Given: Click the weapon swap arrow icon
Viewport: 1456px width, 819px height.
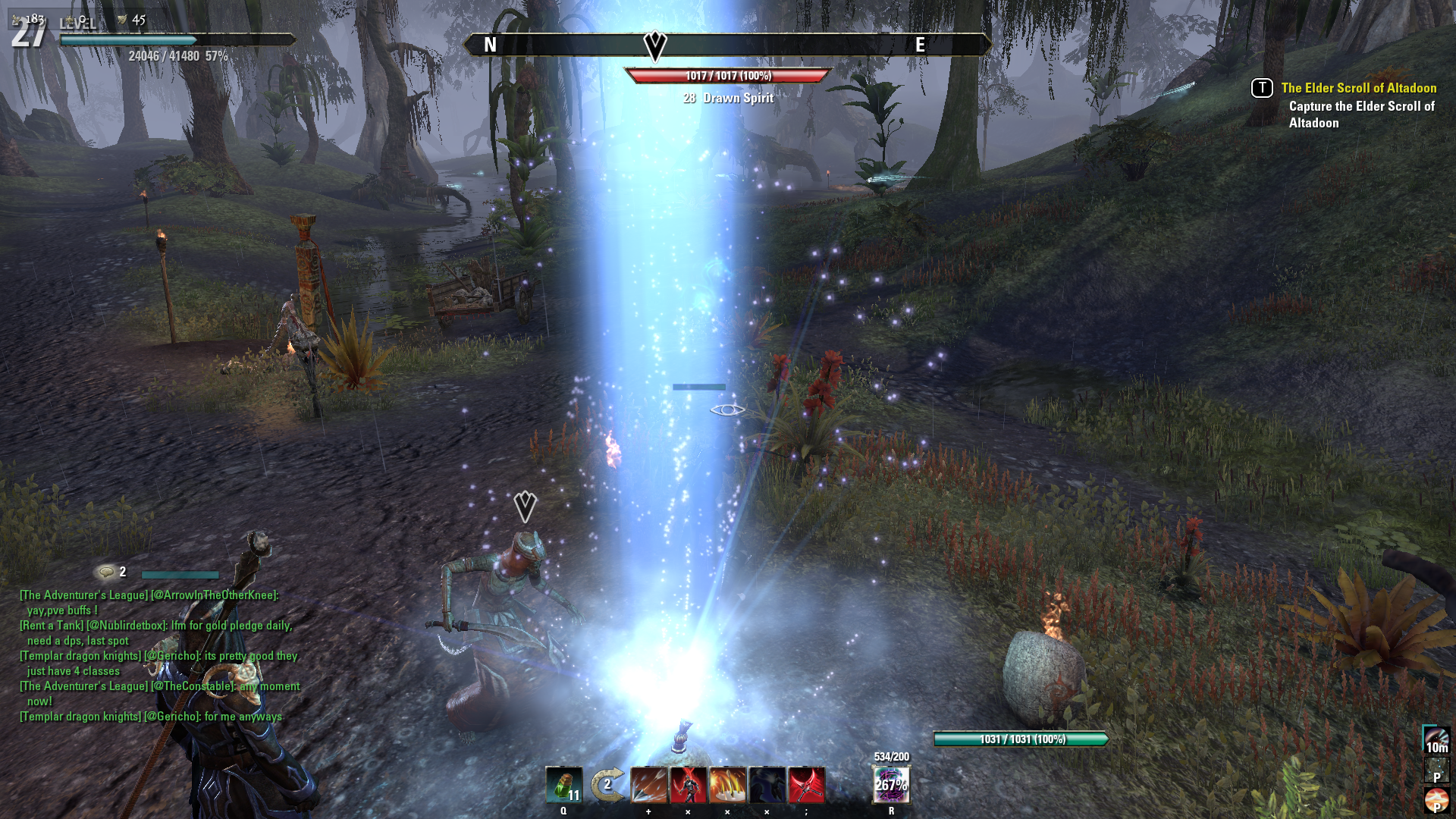Looking at the screenshot, I should click(607, 786).
